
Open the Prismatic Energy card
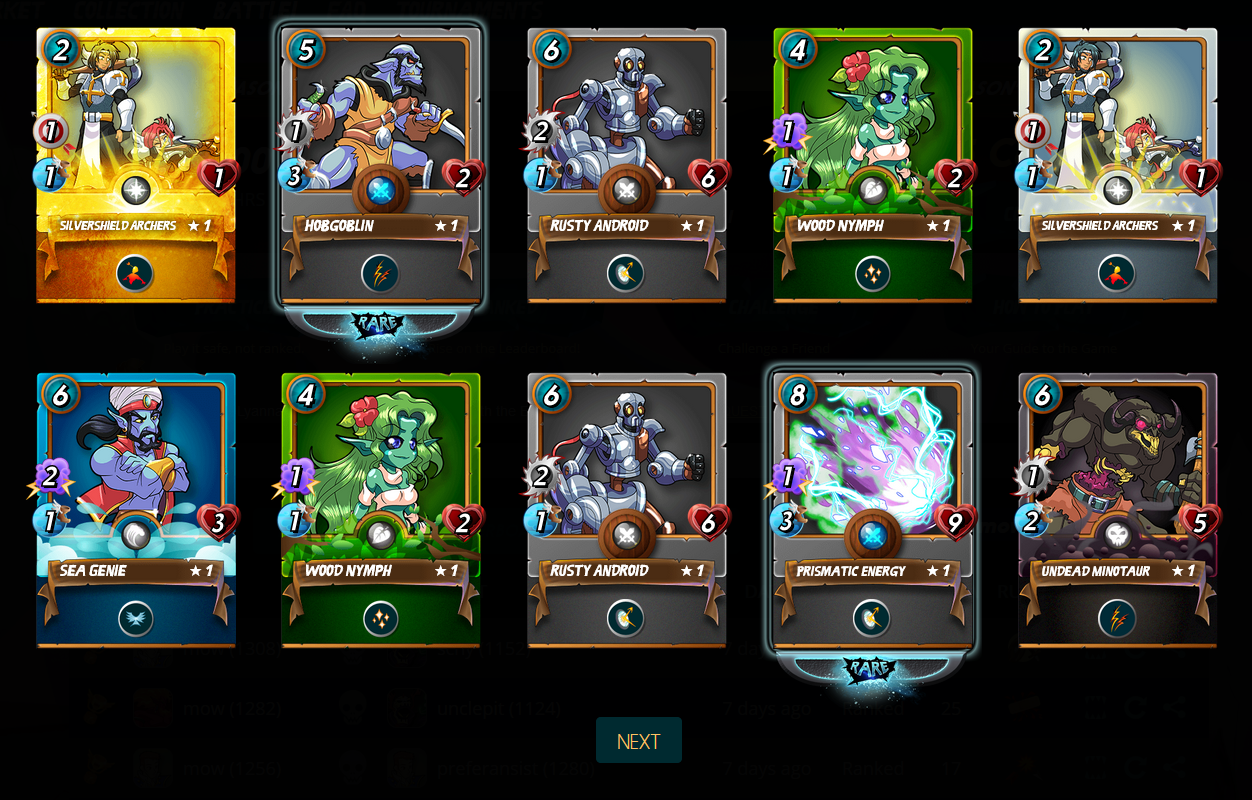872,510
